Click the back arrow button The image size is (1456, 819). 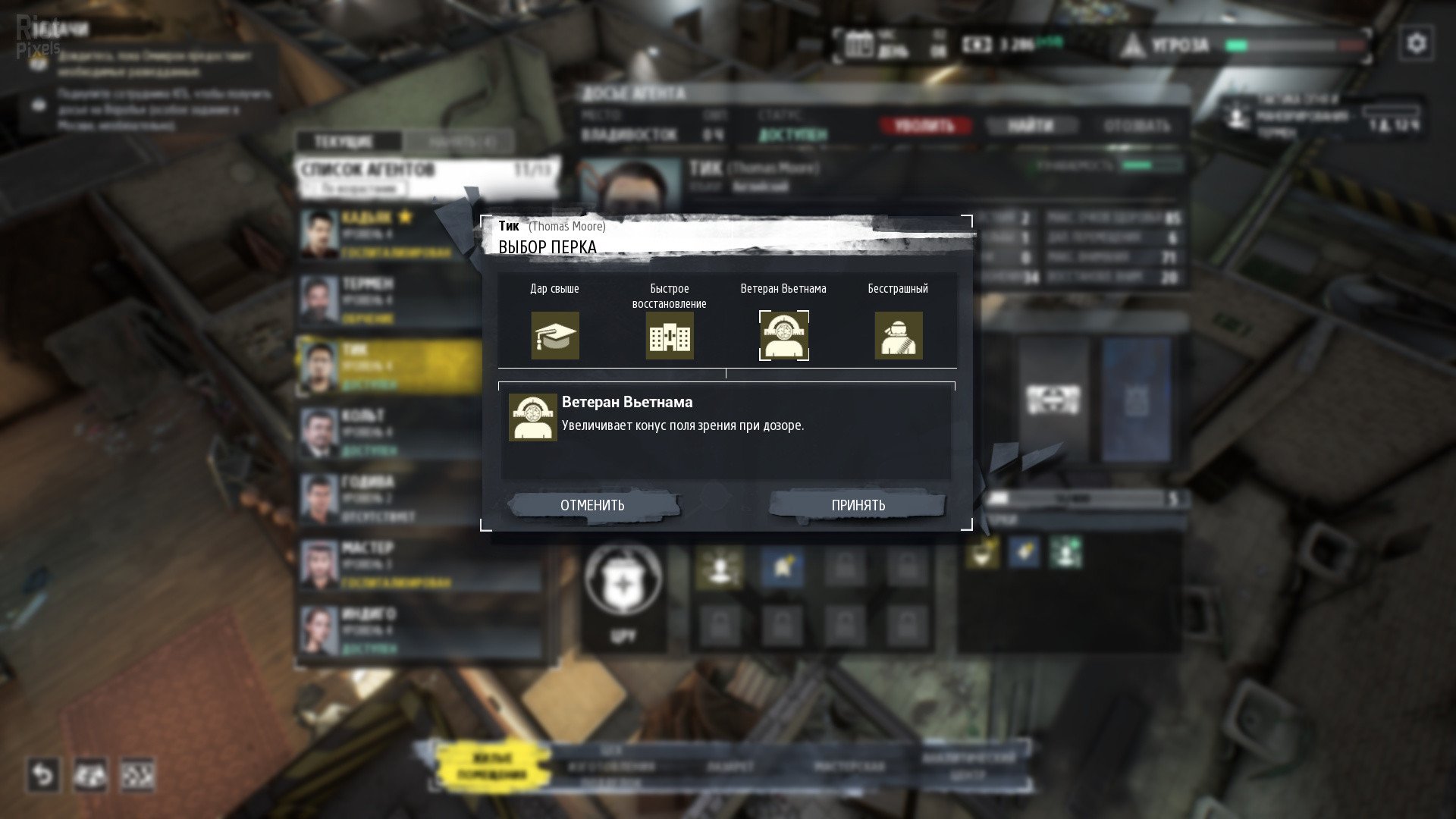(43, 775)
